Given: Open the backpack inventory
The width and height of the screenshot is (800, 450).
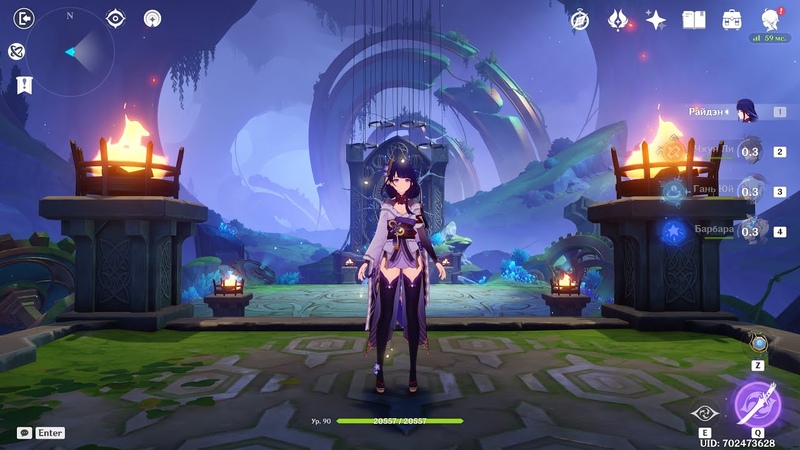Looking at the screenshot, I should pyautogui.click(x=732, y=20).
